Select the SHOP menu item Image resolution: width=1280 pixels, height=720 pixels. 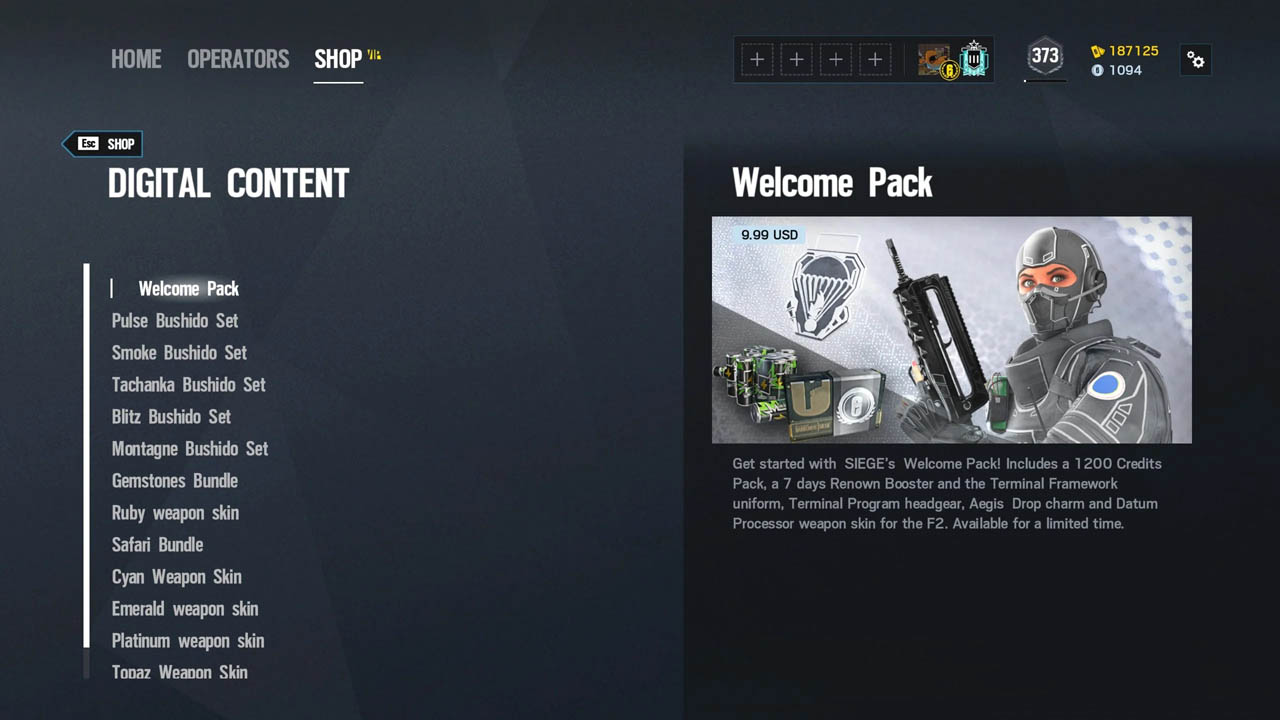tap(337, 58)
